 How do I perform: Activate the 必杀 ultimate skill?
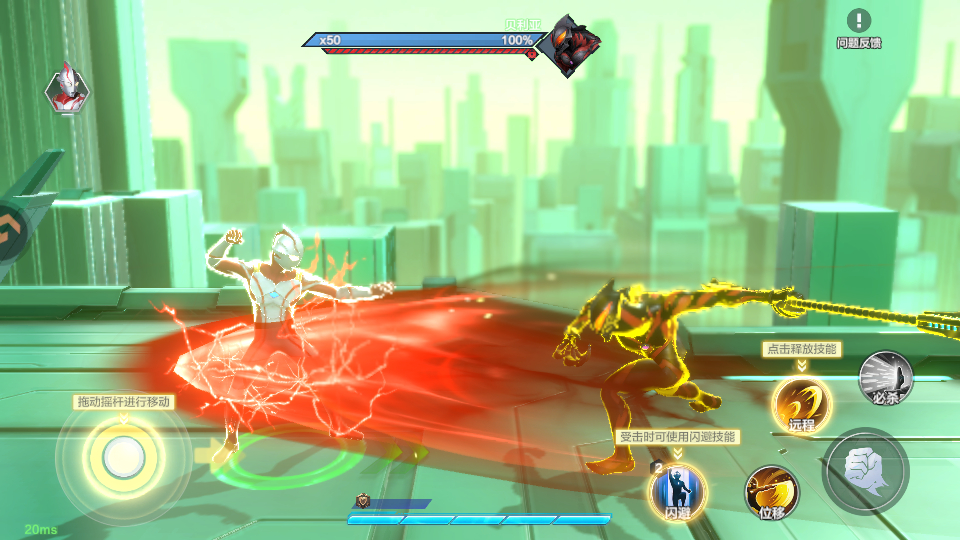pyautogui.click(x=886, y=378)
